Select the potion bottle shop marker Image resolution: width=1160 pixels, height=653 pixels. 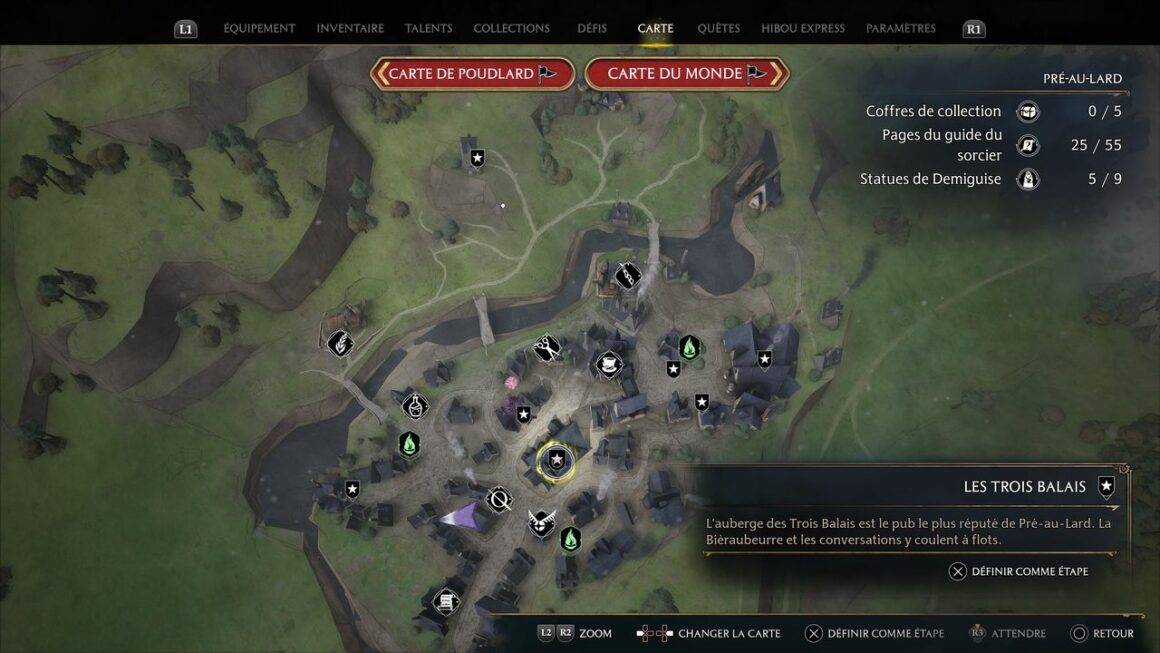coord(415,405)
